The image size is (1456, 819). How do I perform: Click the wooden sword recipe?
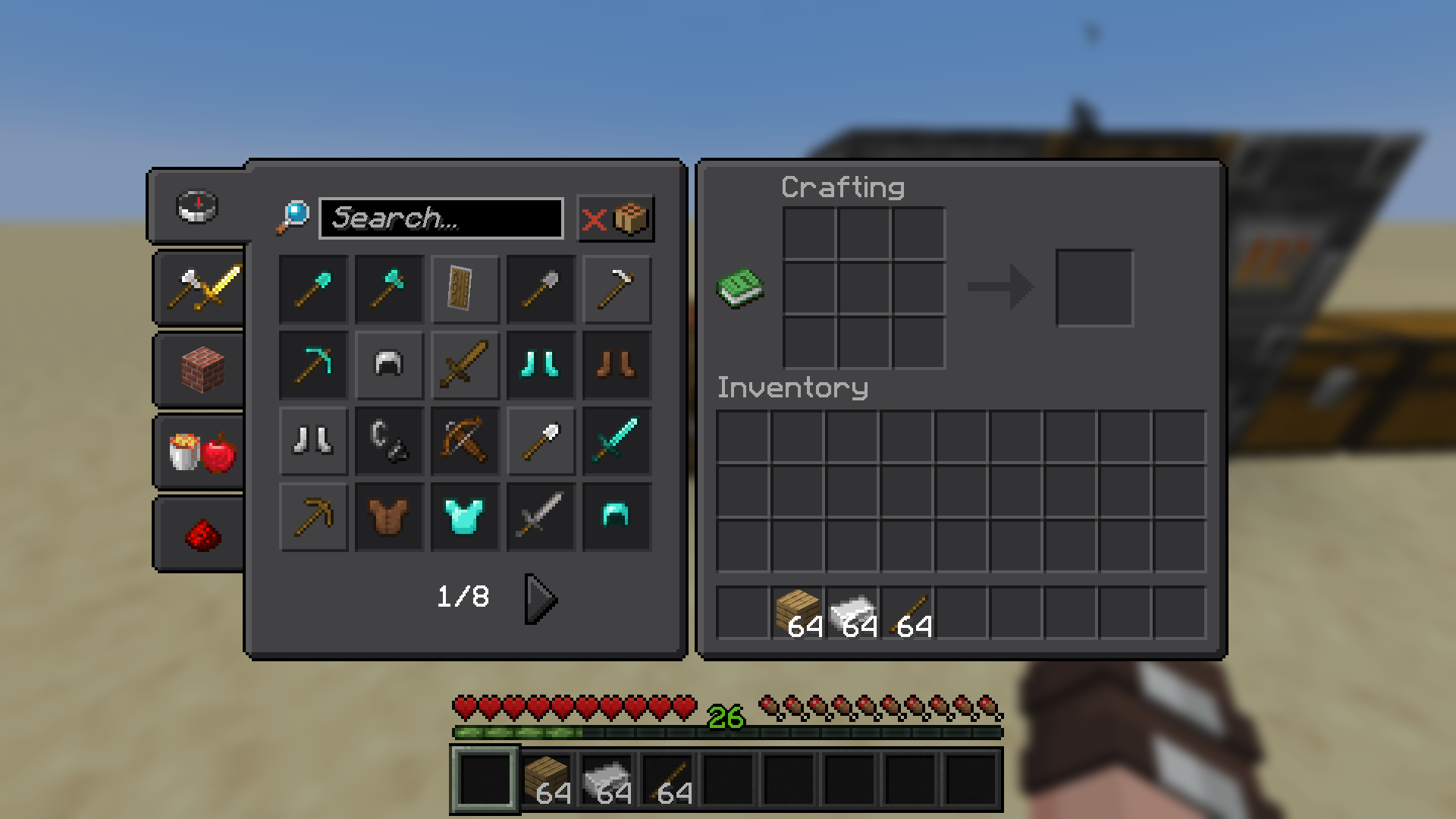(x=465, y=365)
